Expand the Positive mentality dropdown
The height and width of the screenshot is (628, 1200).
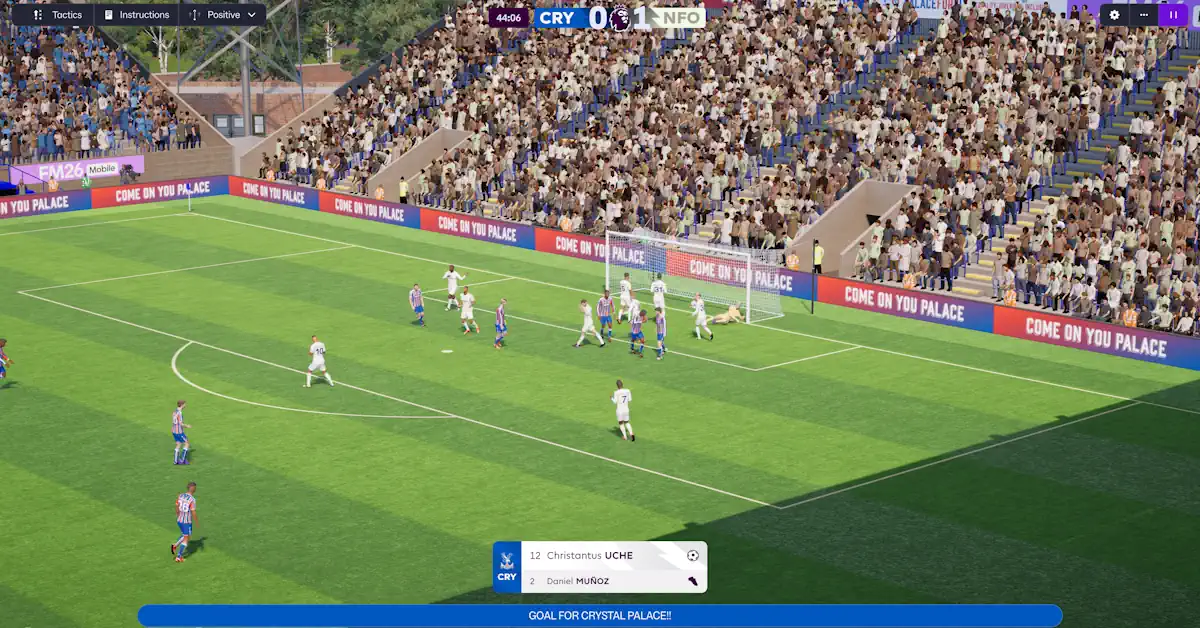click(x=223, y=15)
